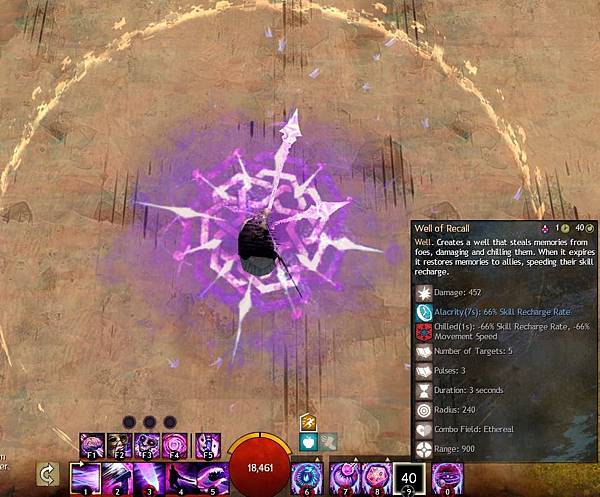Activate the F1 brain shatter skill

click(92, 443)
